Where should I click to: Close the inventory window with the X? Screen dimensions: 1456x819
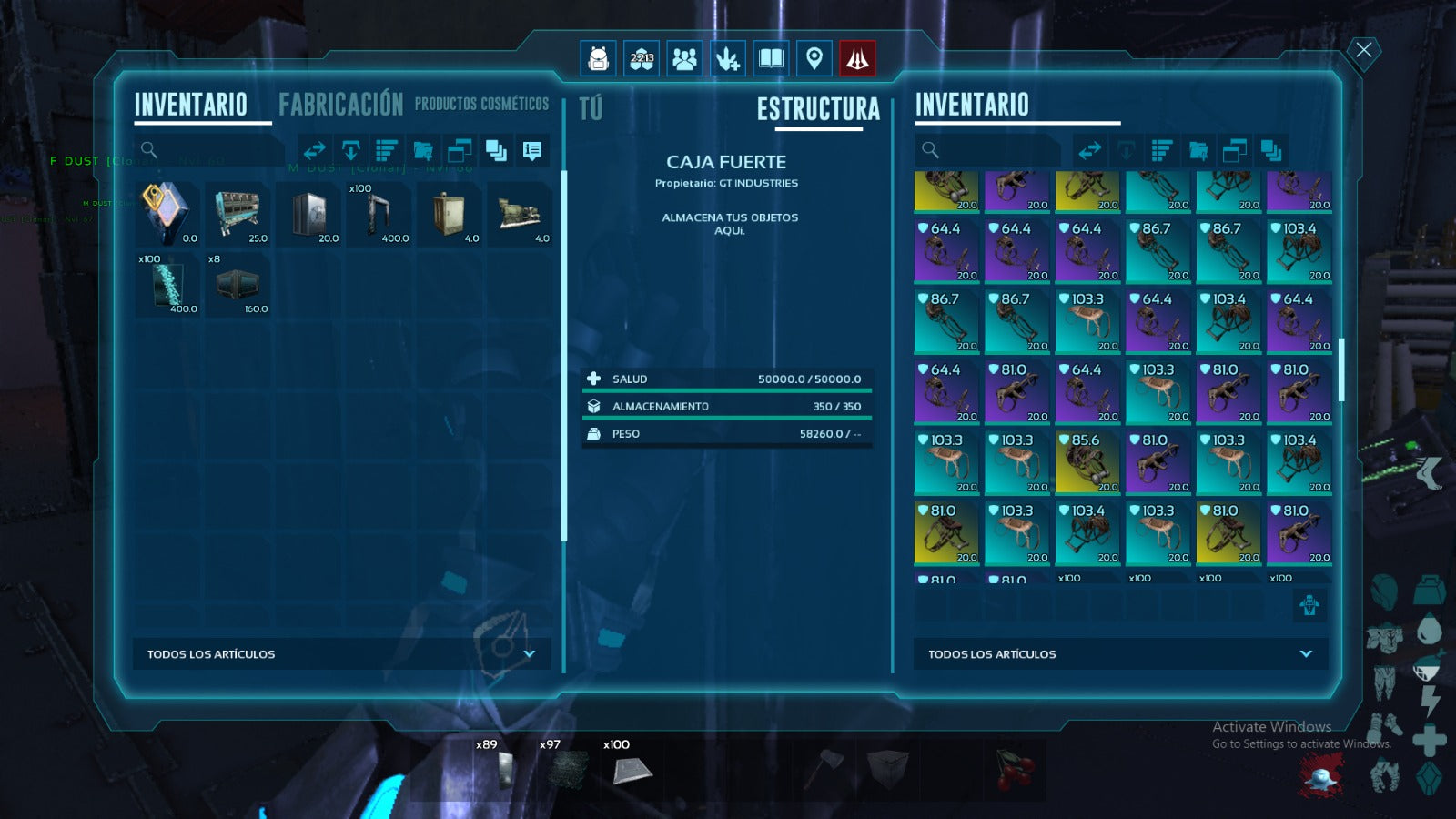(x=1363, y=50)
